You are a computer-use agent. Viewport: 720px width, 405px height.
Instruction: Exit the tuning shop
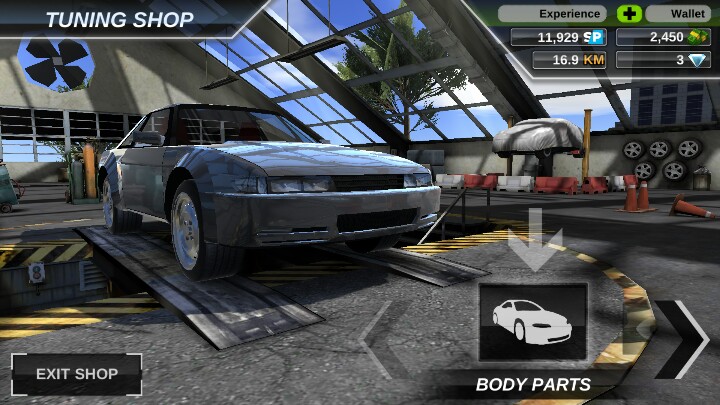tap(76, 374)
